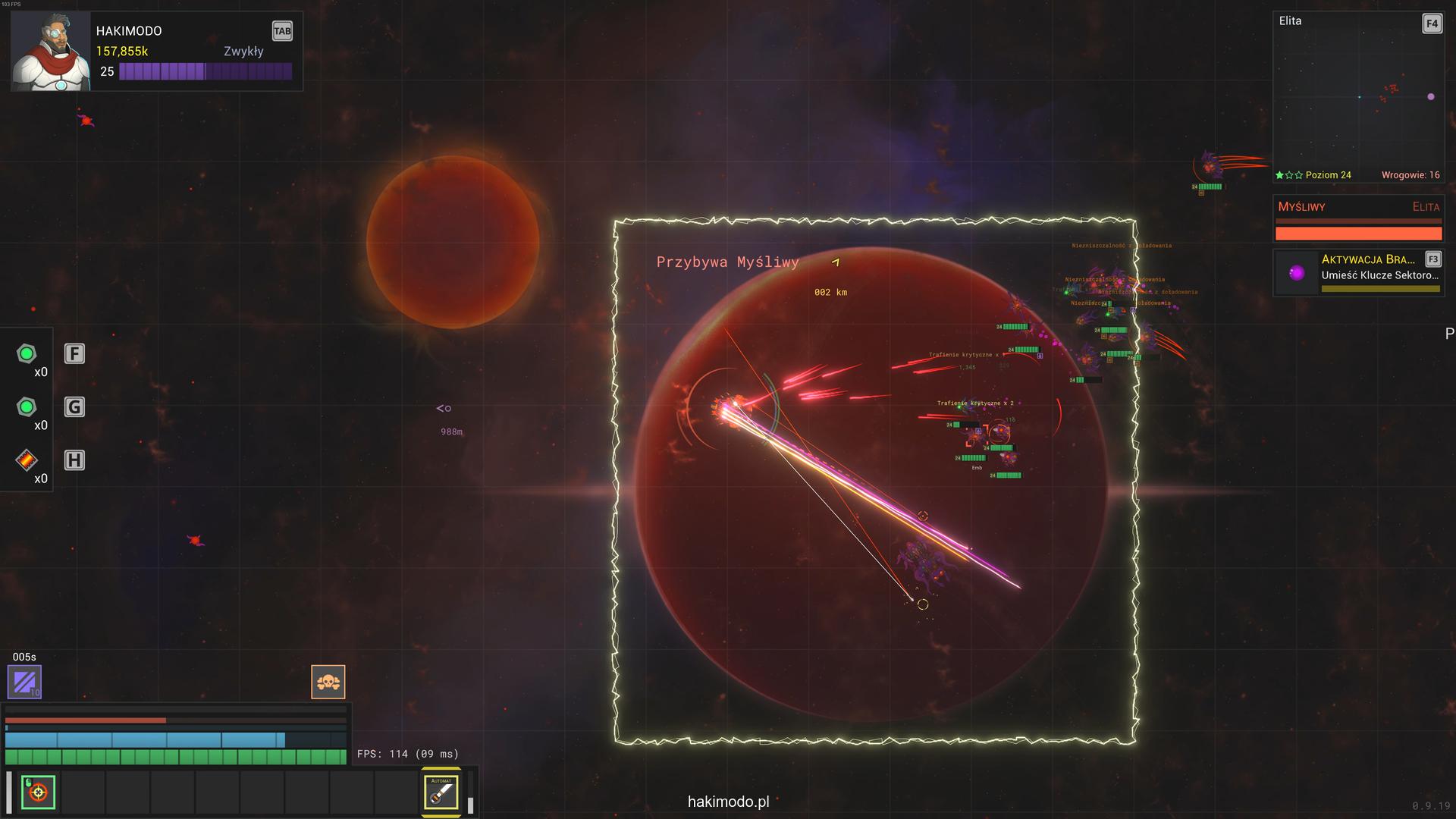Image resolution: width=1456 pixels, height=819 pixels.
Task: Select the Automat weapon slot
Action: pos(441,792)
